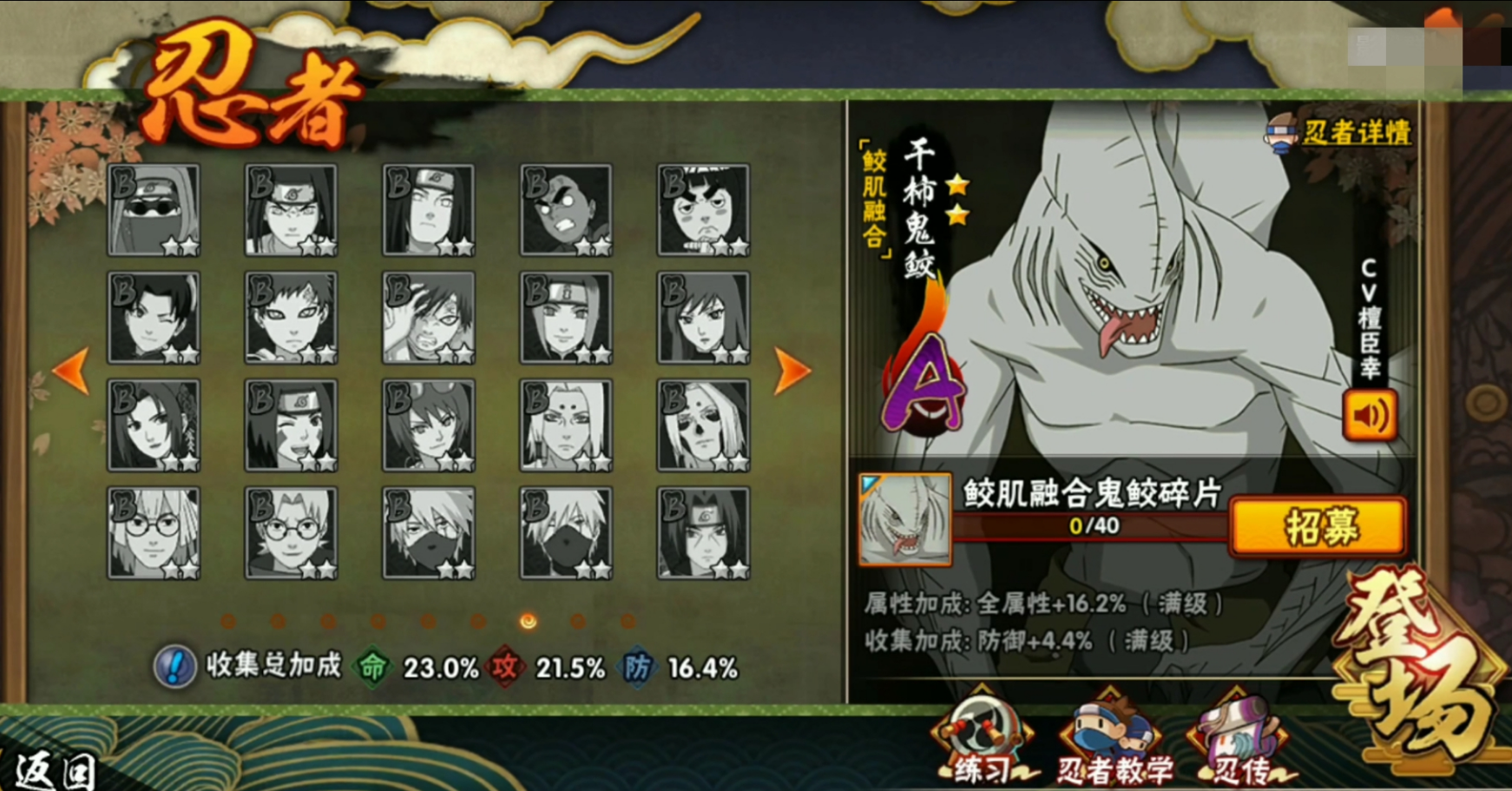
Task: Pick the winking ninja with headband
Action: coord(292,425)
